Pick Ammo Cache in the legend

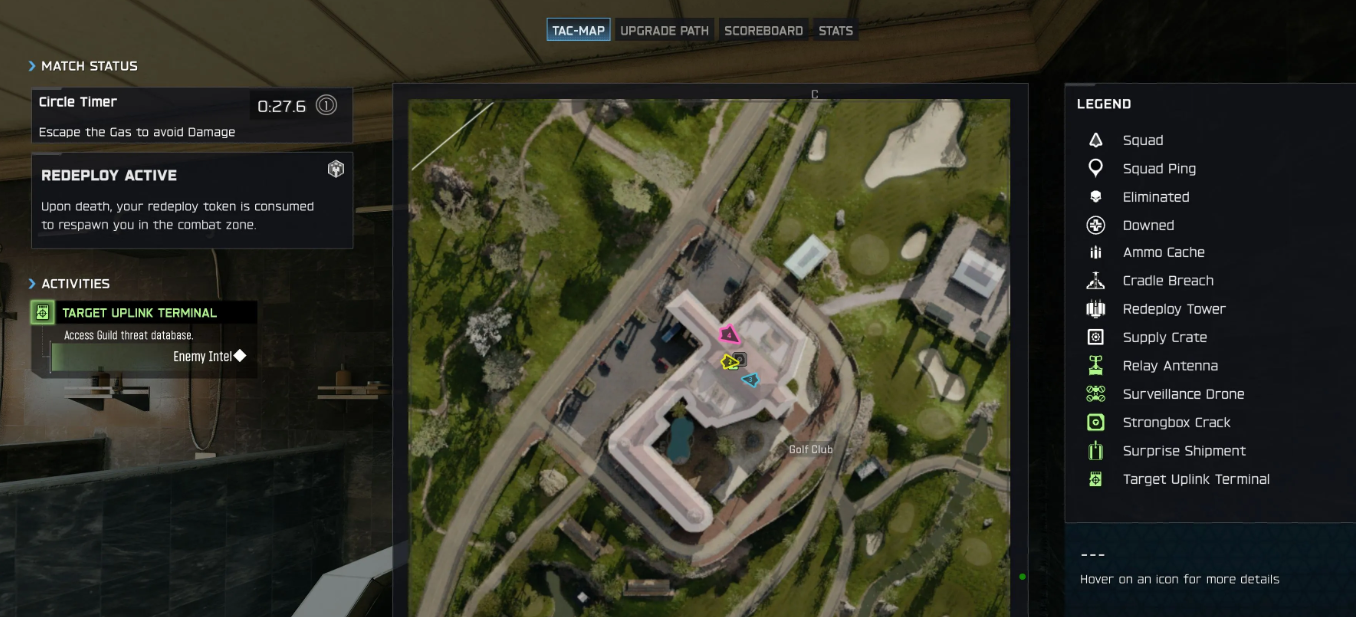click(1163, 253)
